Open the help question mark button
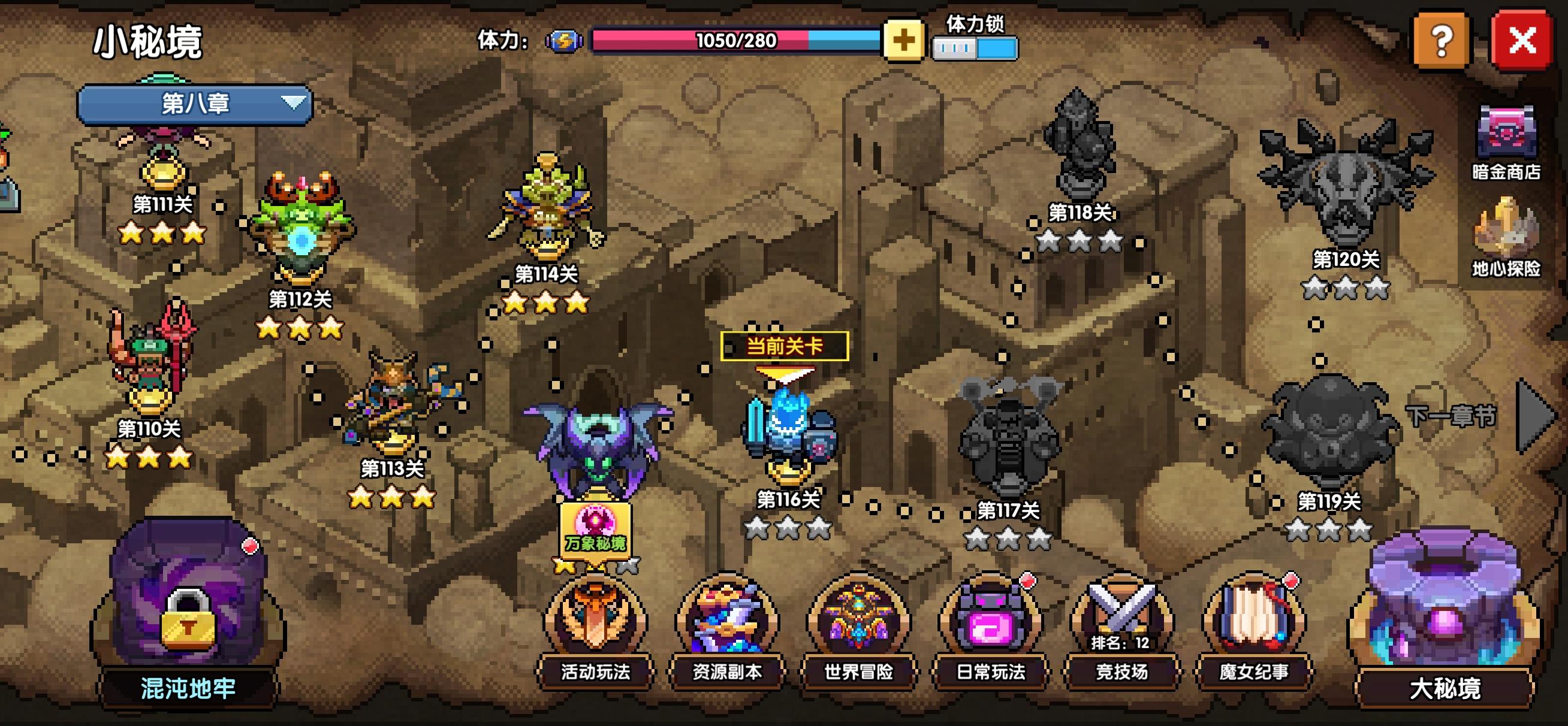 1442,41
